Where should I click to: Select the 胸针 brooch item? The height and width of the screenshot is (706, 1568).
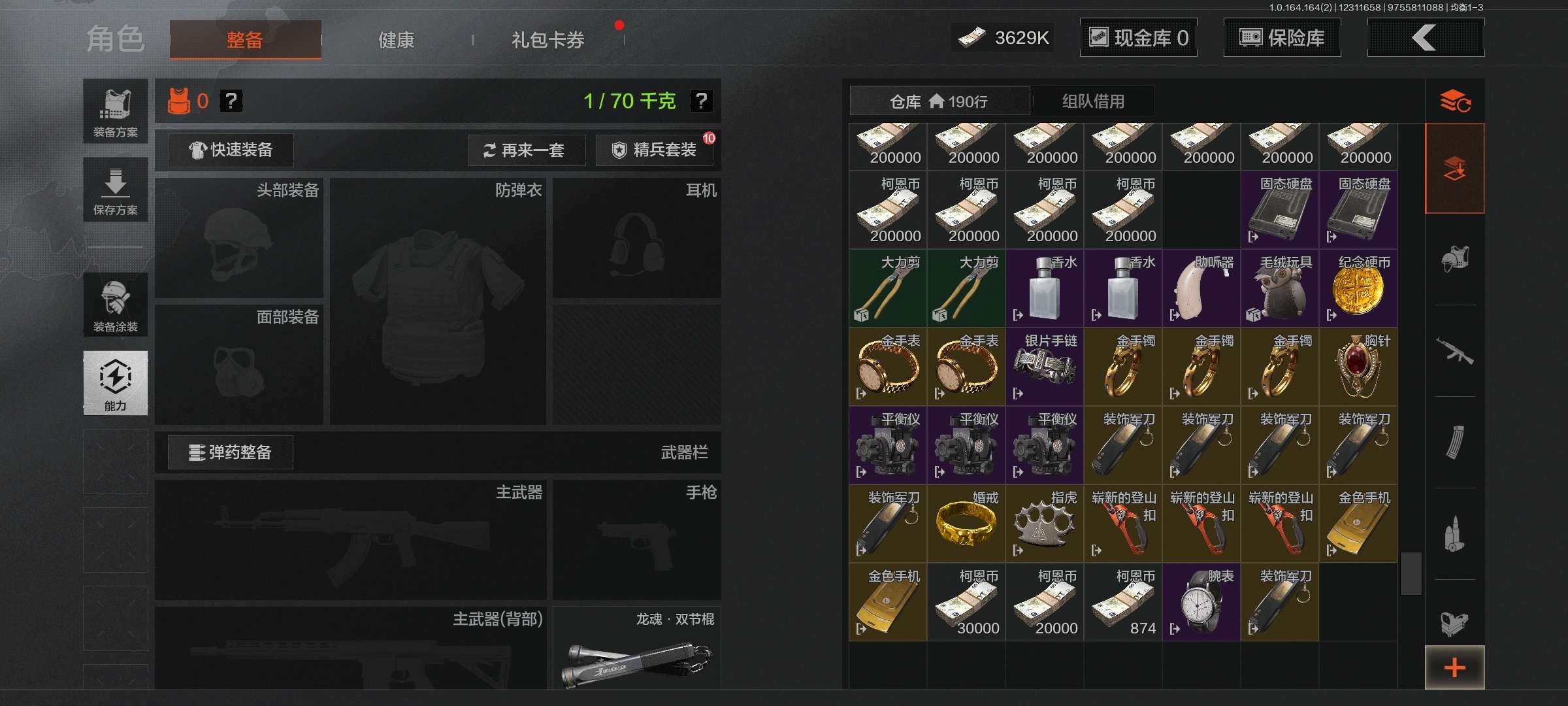[1358, 367]
